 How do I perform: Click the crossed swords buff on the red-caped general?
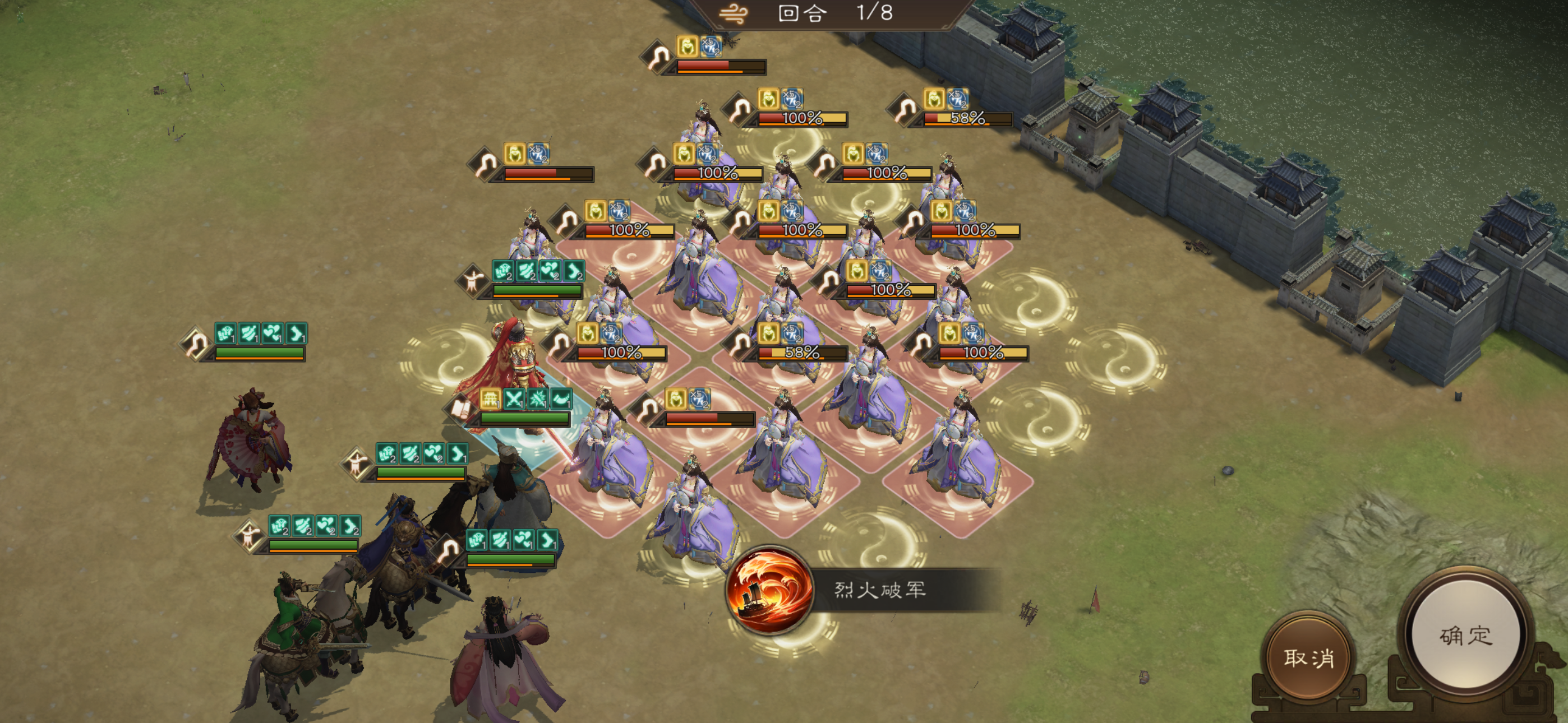pyautogui.click(x=514, y=399)
